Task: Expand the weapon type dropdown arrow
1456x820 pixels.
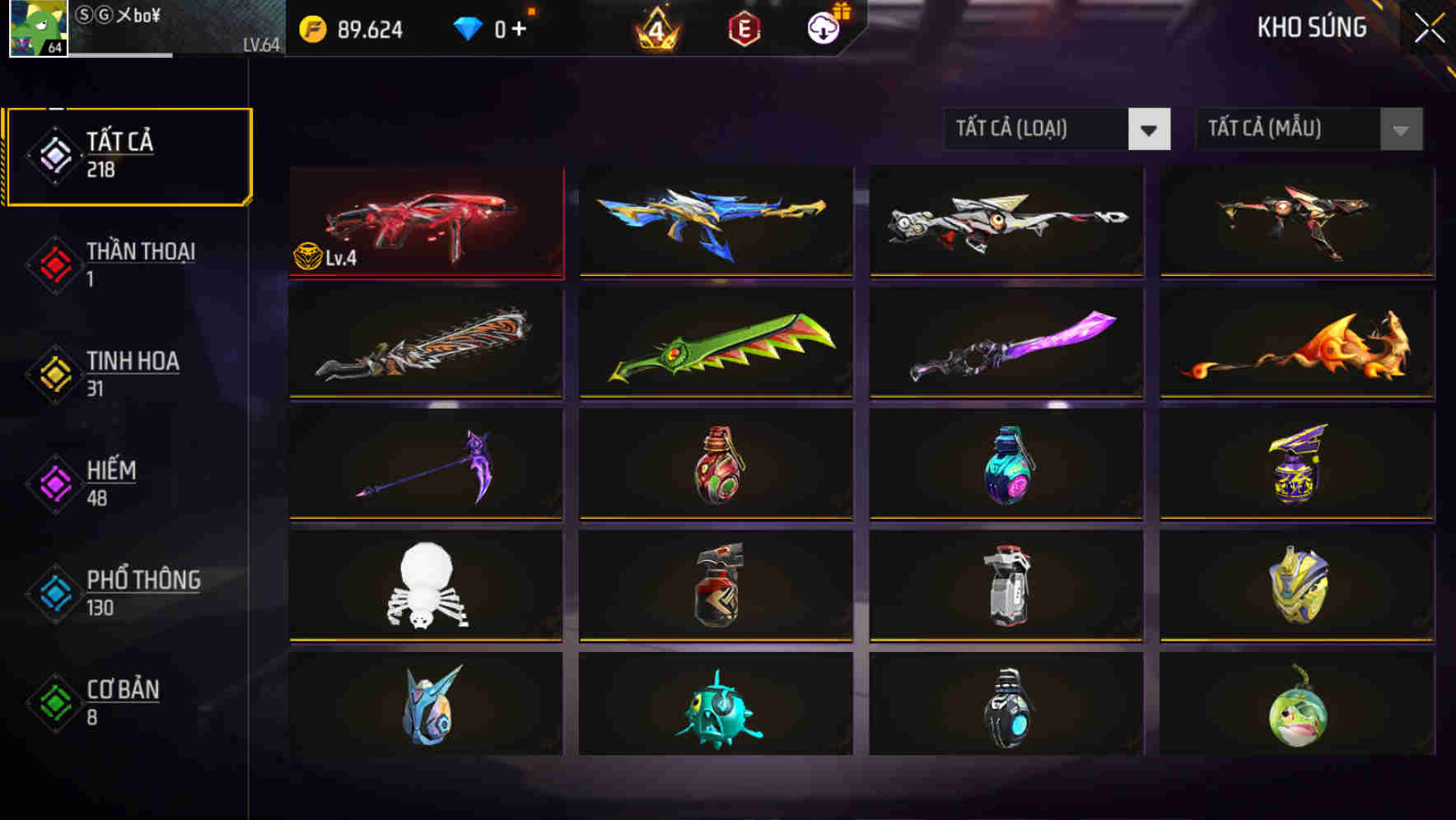Action: [1150, 129]
